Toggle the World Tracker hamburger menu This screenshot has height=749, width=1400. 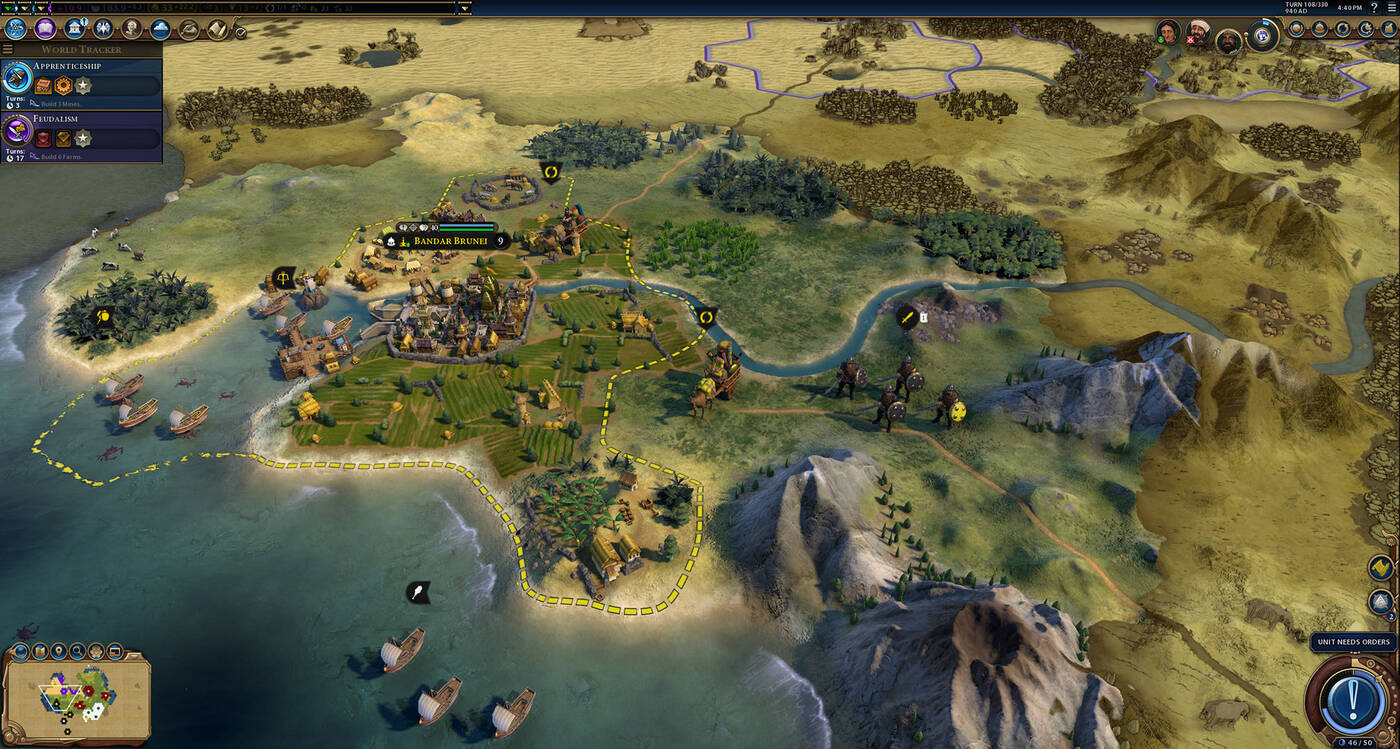(x=8, y=49)
